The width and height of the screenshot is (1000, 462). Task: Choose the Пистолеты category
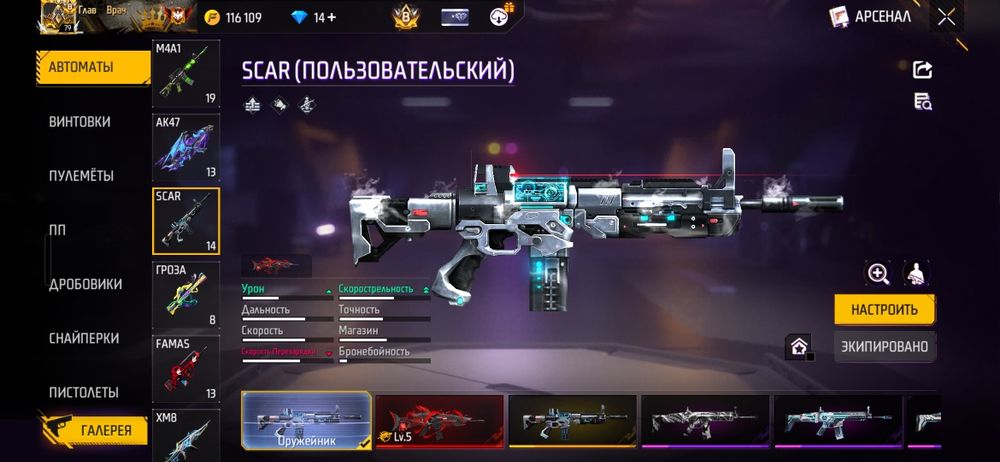[x=84, y=392]
